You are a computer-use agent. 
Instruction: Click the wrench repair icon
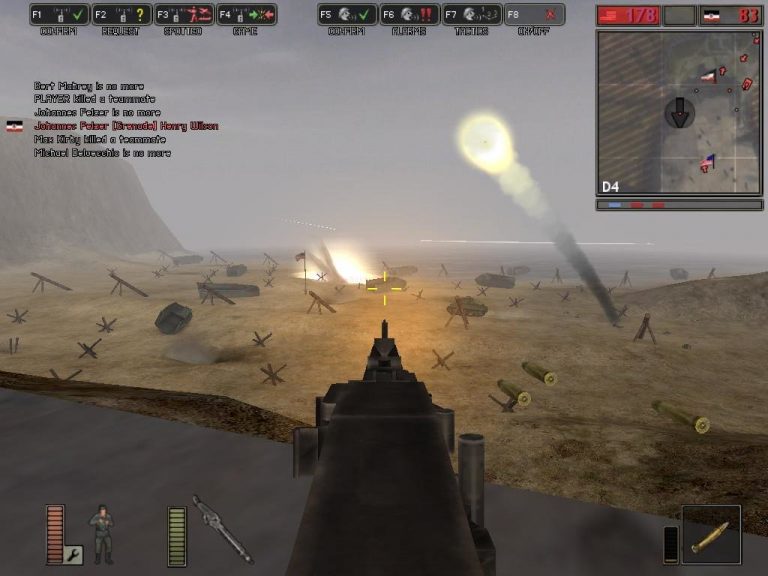(x=72, y=554)
